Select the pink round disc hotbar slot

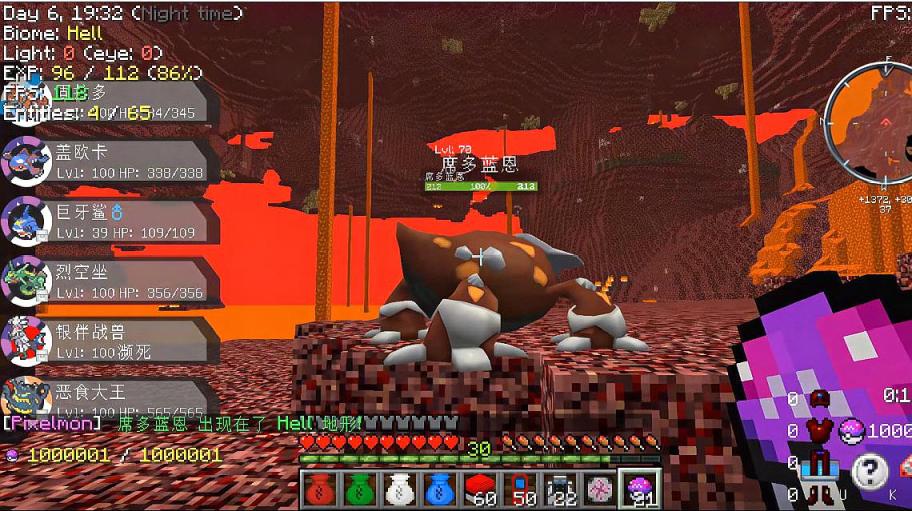click(600, 488)
